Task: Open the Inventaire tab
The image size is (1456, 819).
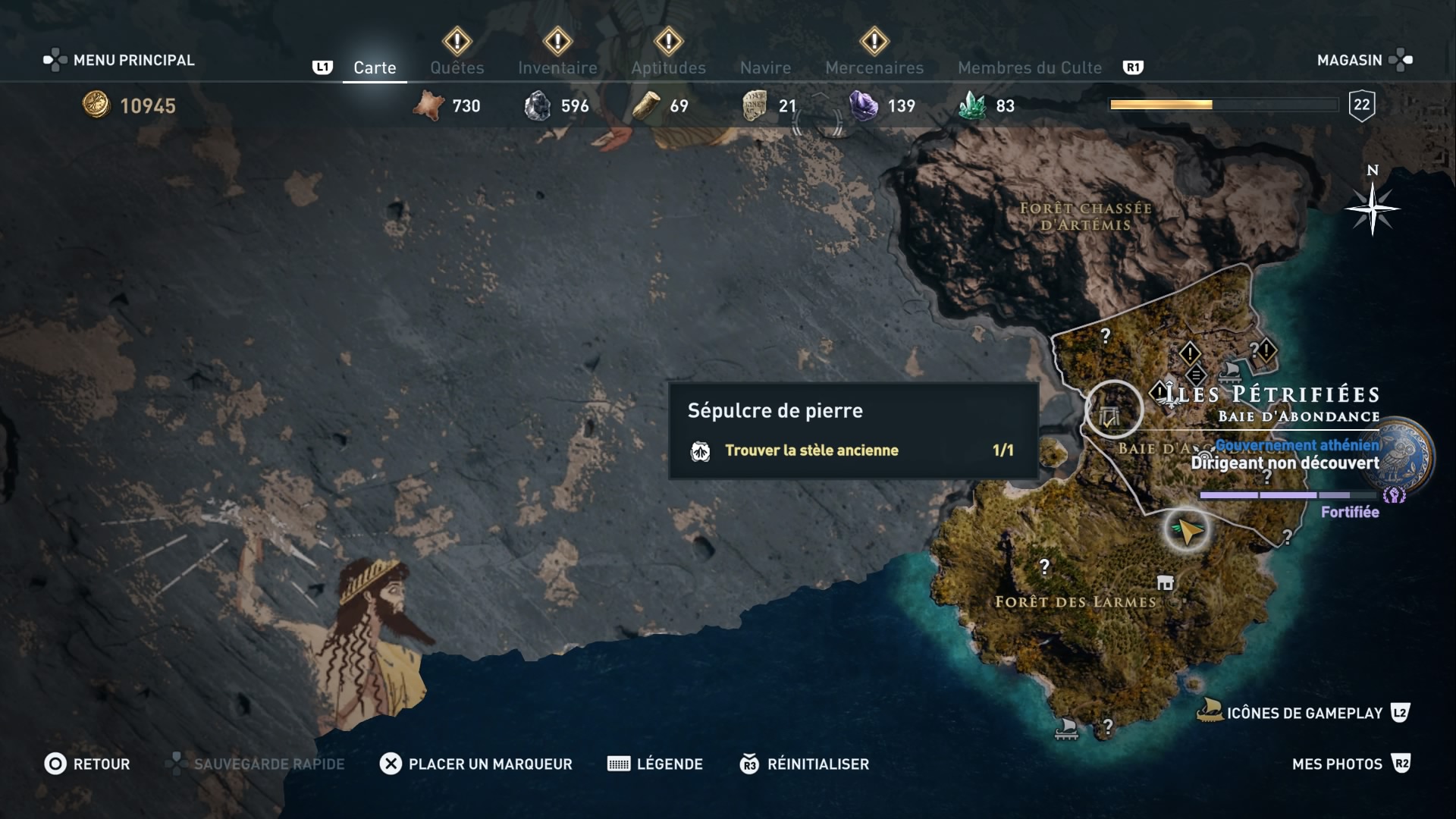Action: (557, 67)
